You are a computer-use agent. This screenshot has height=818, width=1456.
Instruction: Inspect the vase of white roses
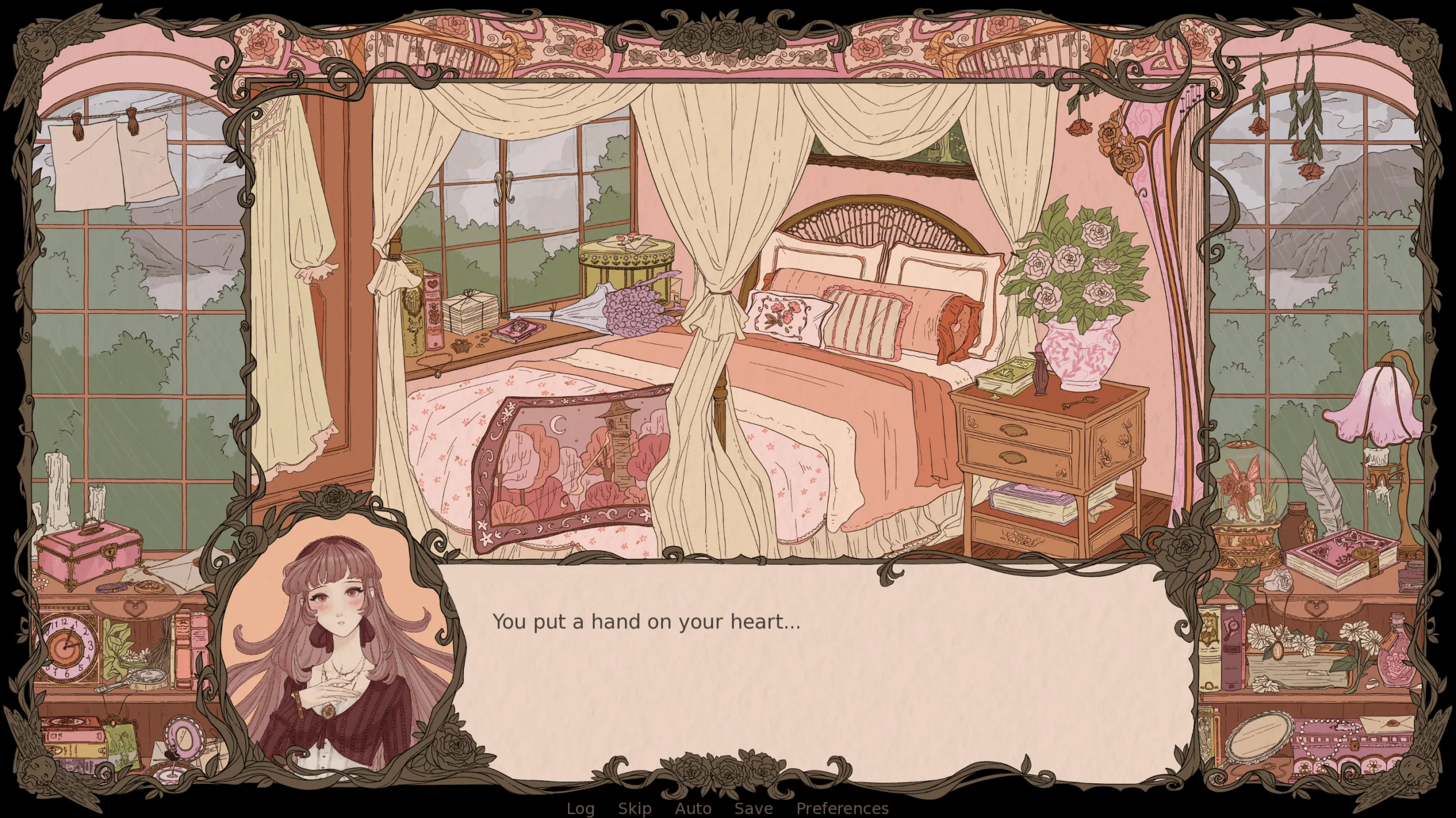(1081, 307)
